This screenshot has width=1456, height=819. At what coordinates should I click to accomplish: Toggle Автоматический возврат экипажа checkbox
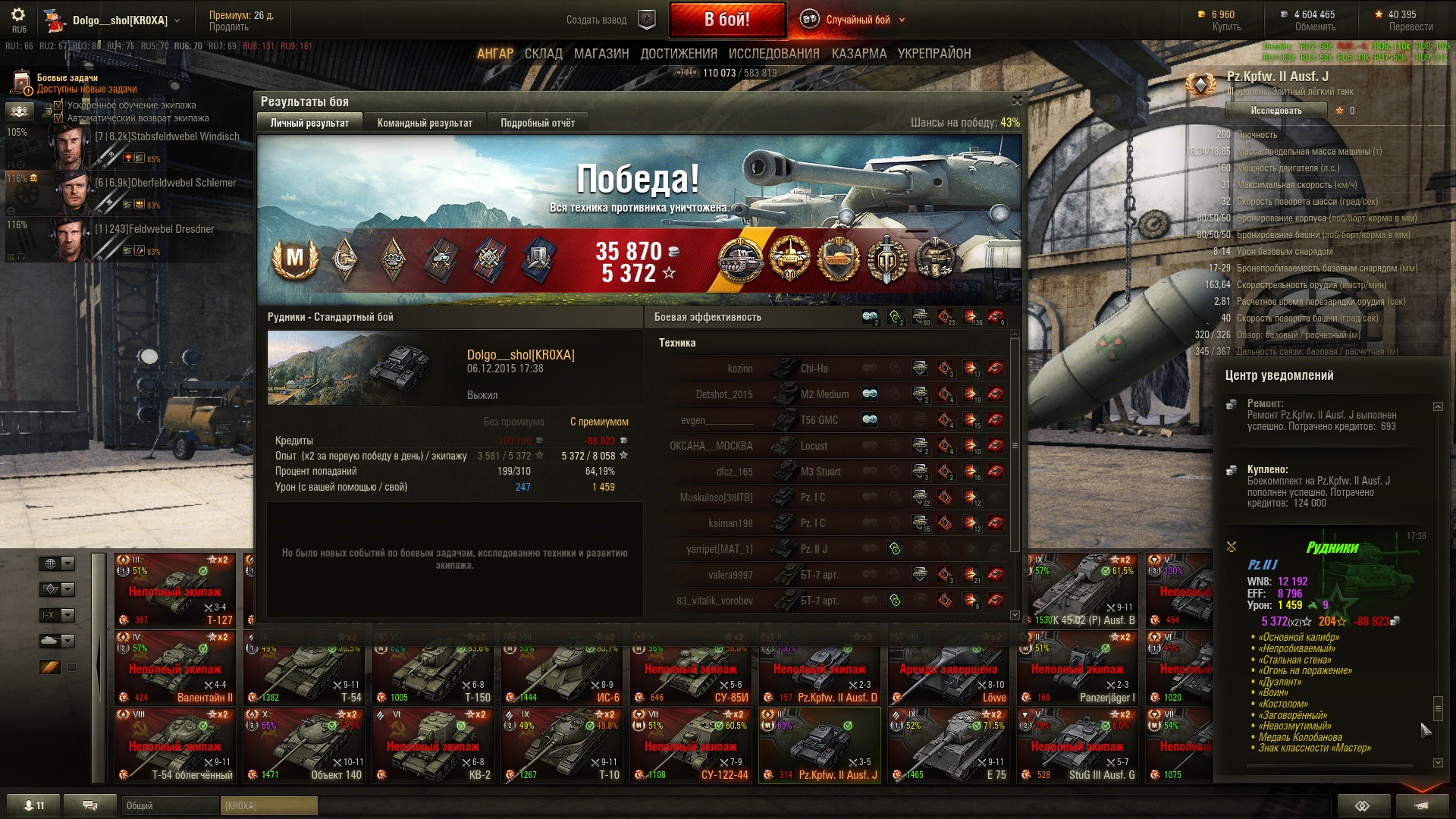click(58, 118)
